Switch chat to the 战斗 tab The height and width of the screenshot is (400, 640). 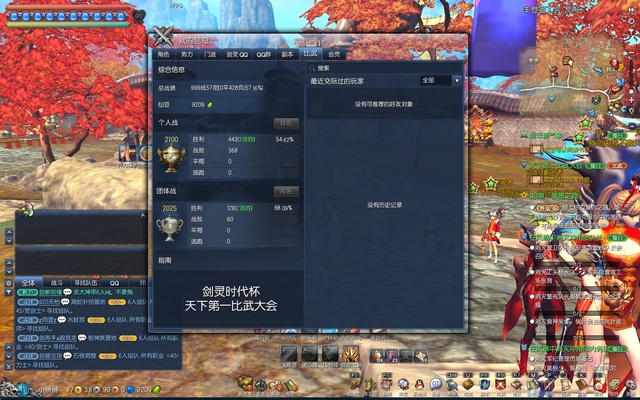tap(57, 283)
